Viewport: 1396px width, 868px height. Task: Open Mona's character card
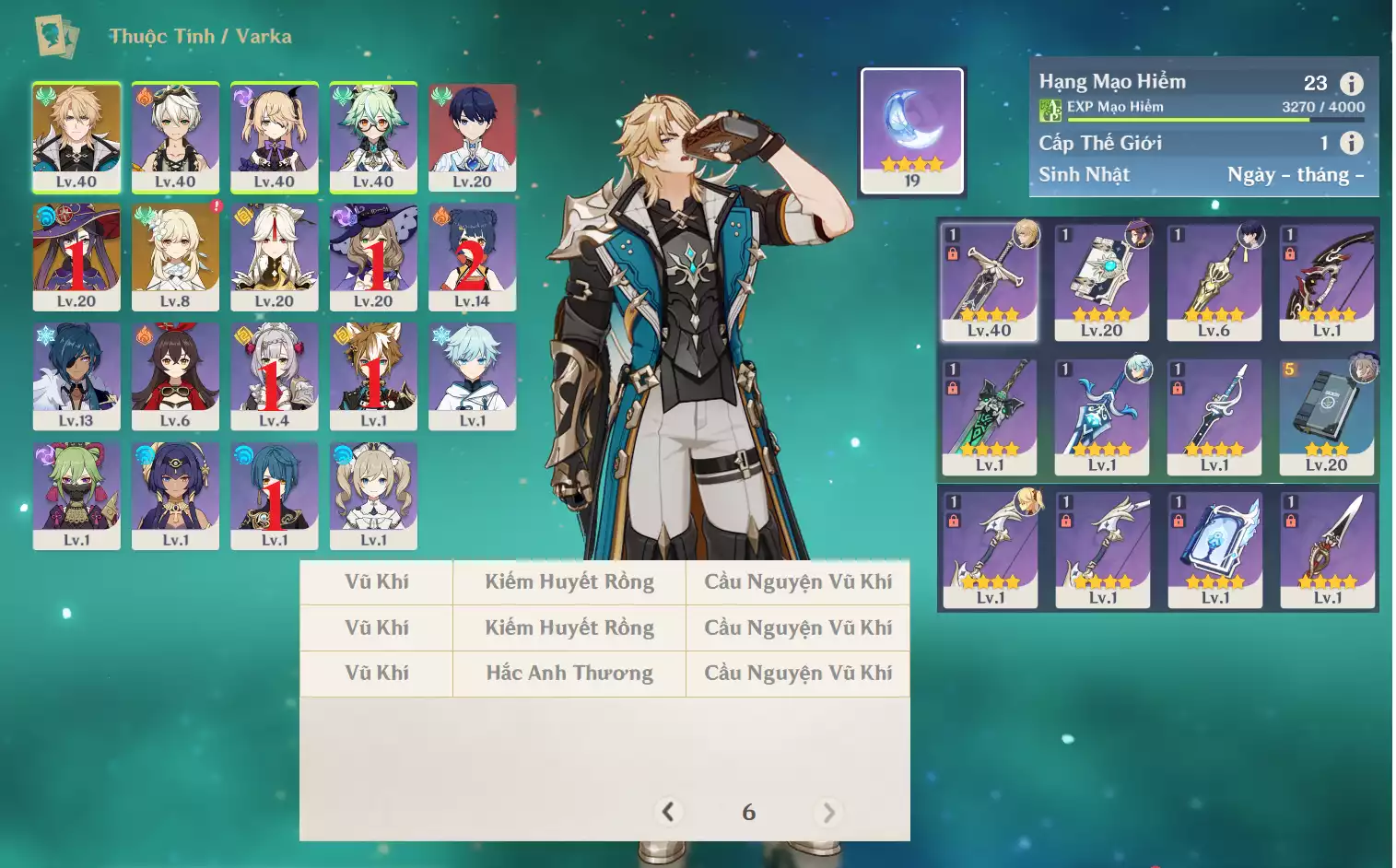coord(76,256)
